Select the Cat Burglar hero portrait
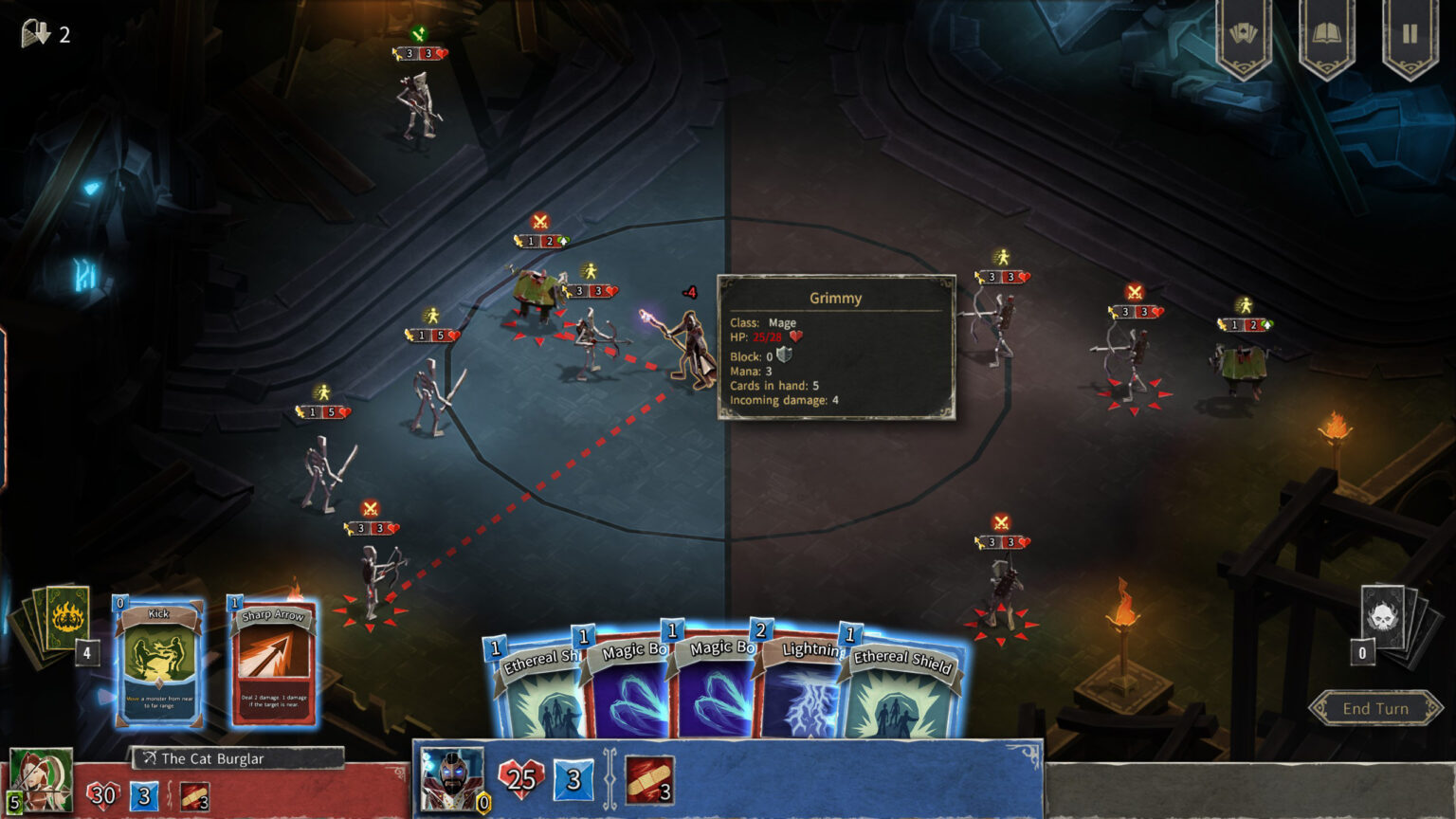This screenshot has height=819, width=1456. click(x=41, y=780)
